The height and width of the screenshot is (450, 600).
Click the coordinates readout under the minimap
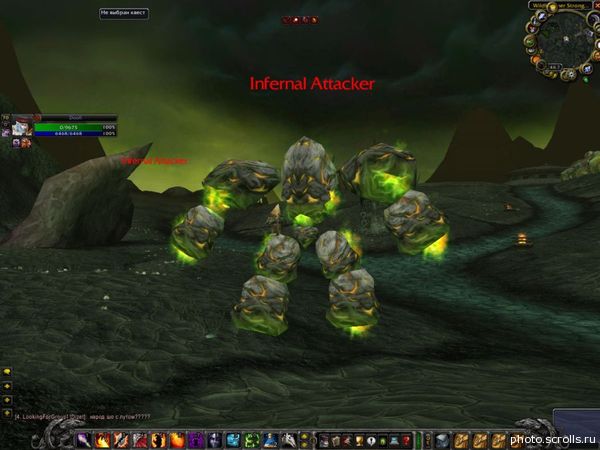coord(553,68)
